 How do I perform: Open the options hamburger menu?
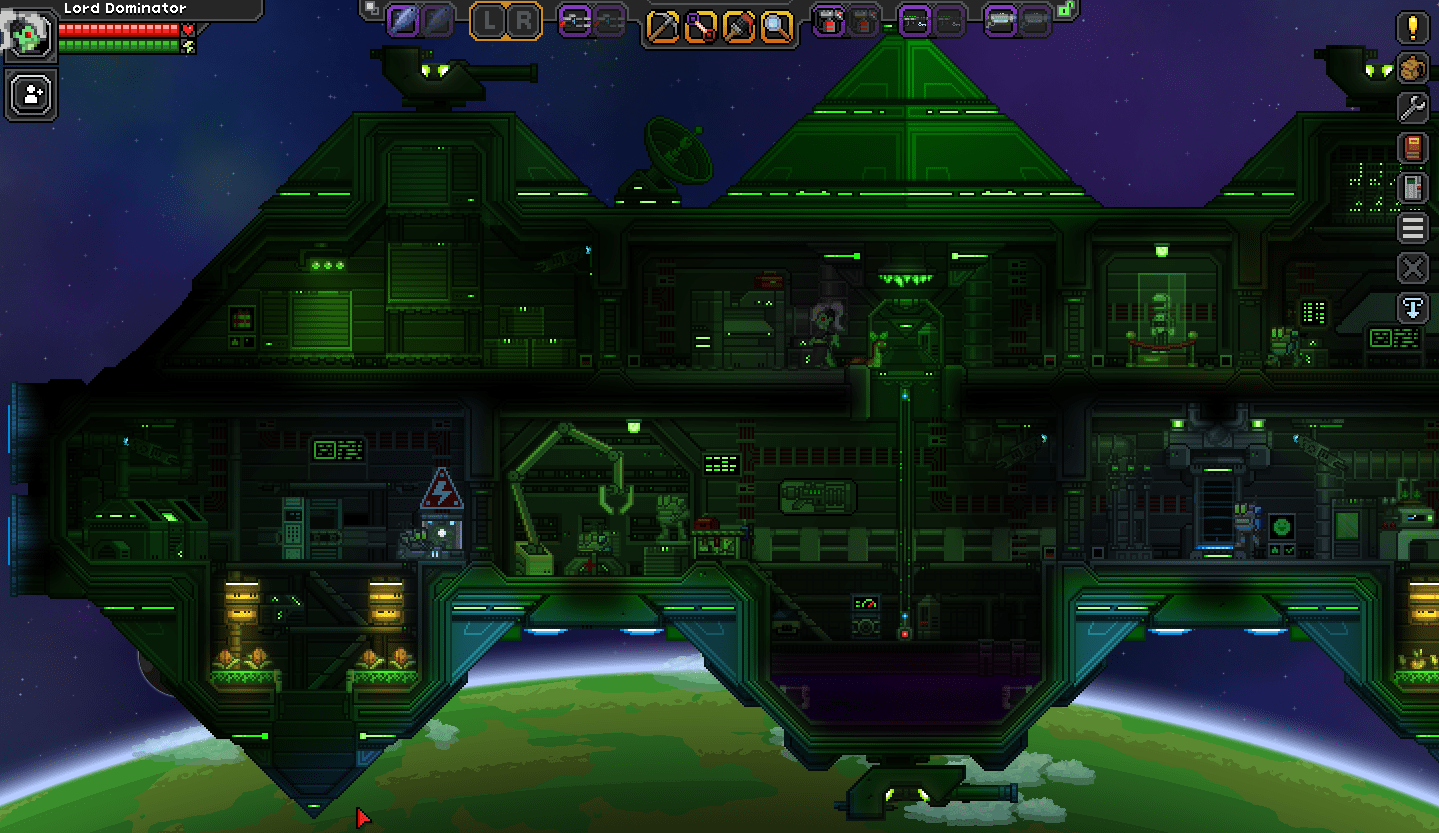1413,227
